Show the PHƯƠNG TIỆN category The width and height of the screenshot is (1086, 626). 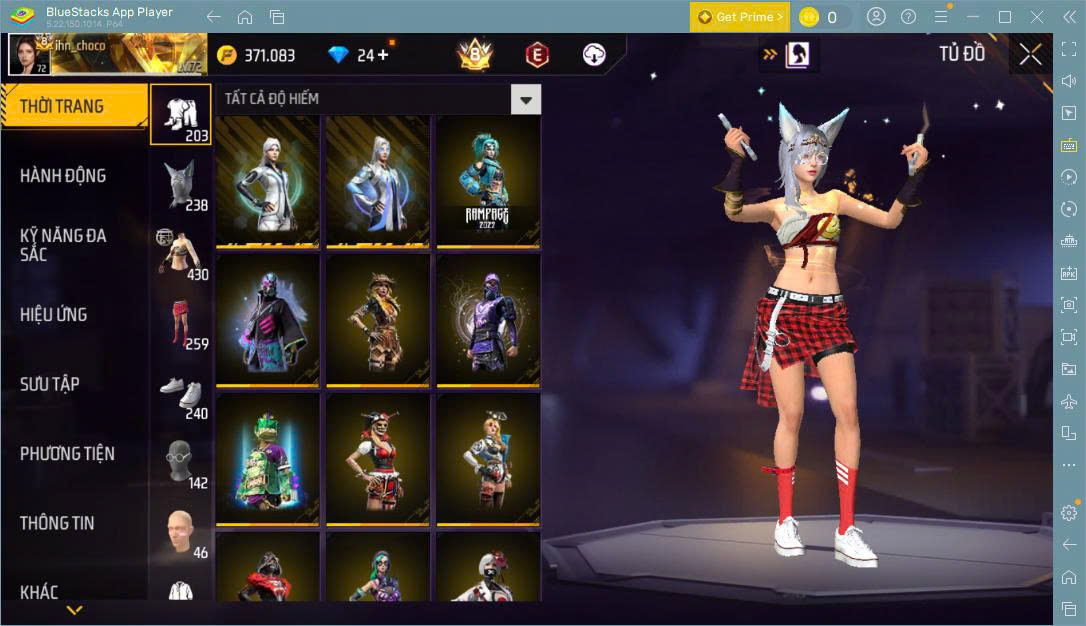(x=67, y=454)
